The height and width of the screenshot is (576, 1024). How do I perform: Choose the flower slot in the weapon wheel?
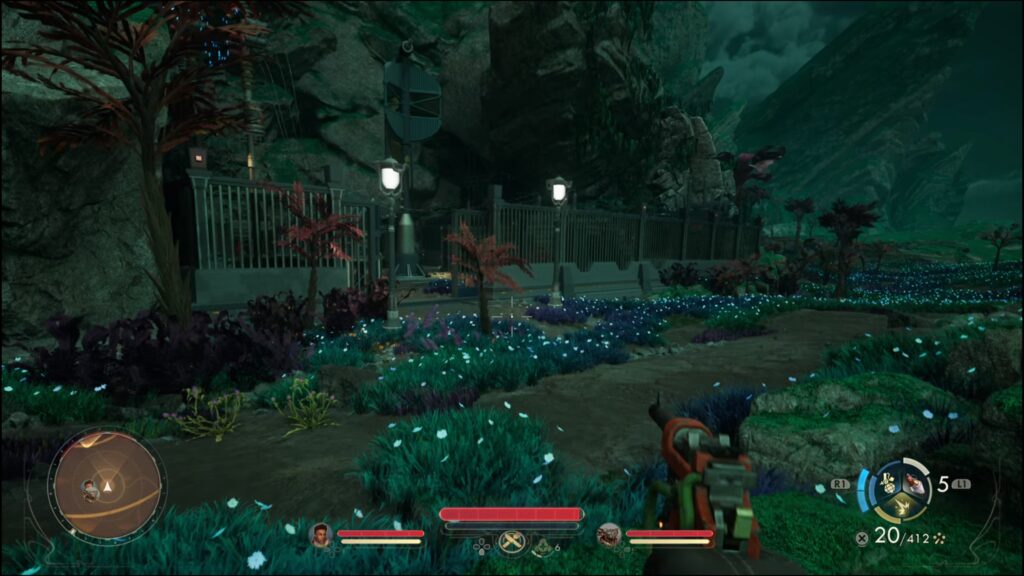pyautogui.click(x=887, y=485)
